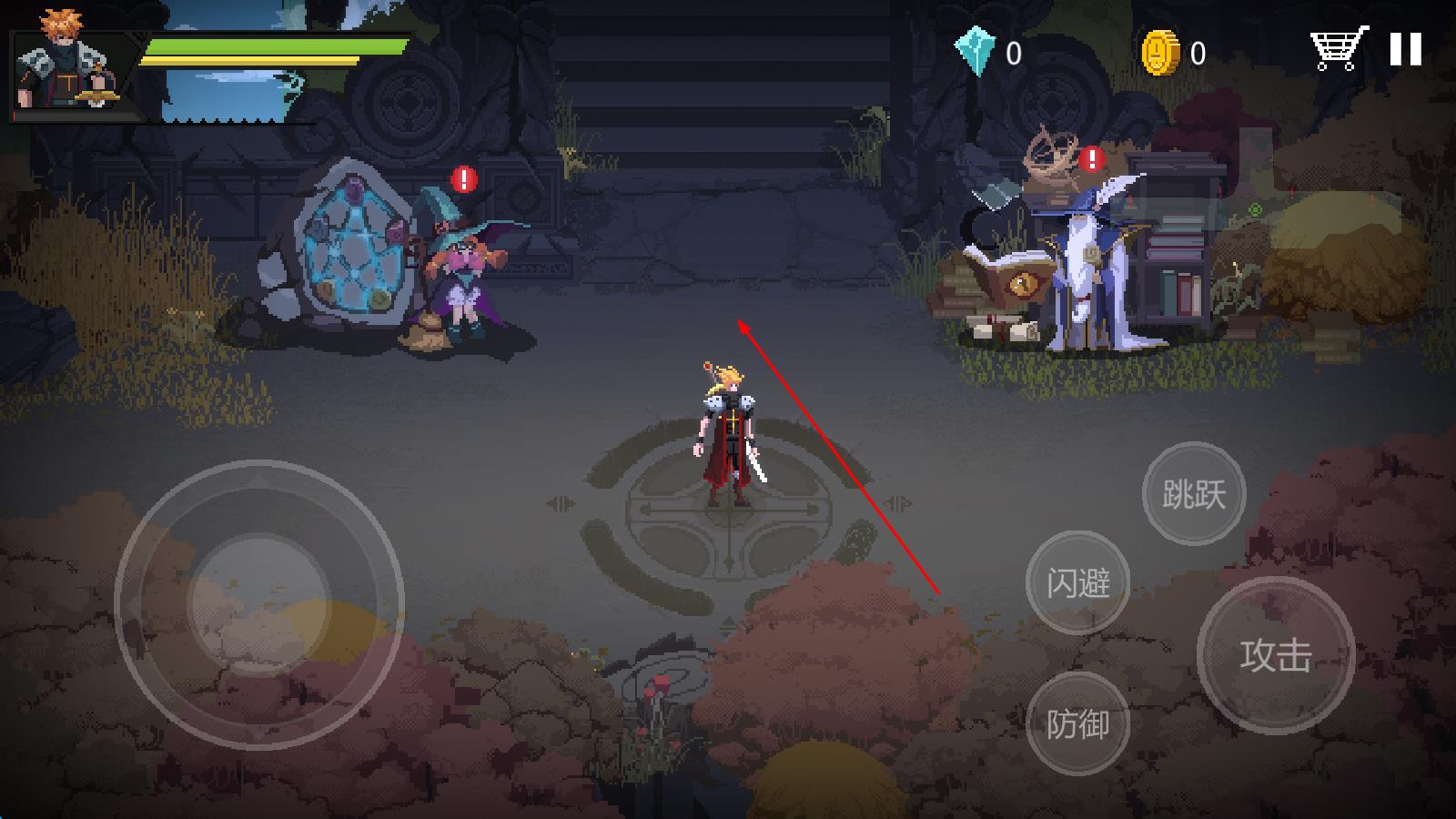The width and height of the screenshot is (1456, 819).
Task: Trigger the 防御 defend button
Action: tap(1077, 724)
